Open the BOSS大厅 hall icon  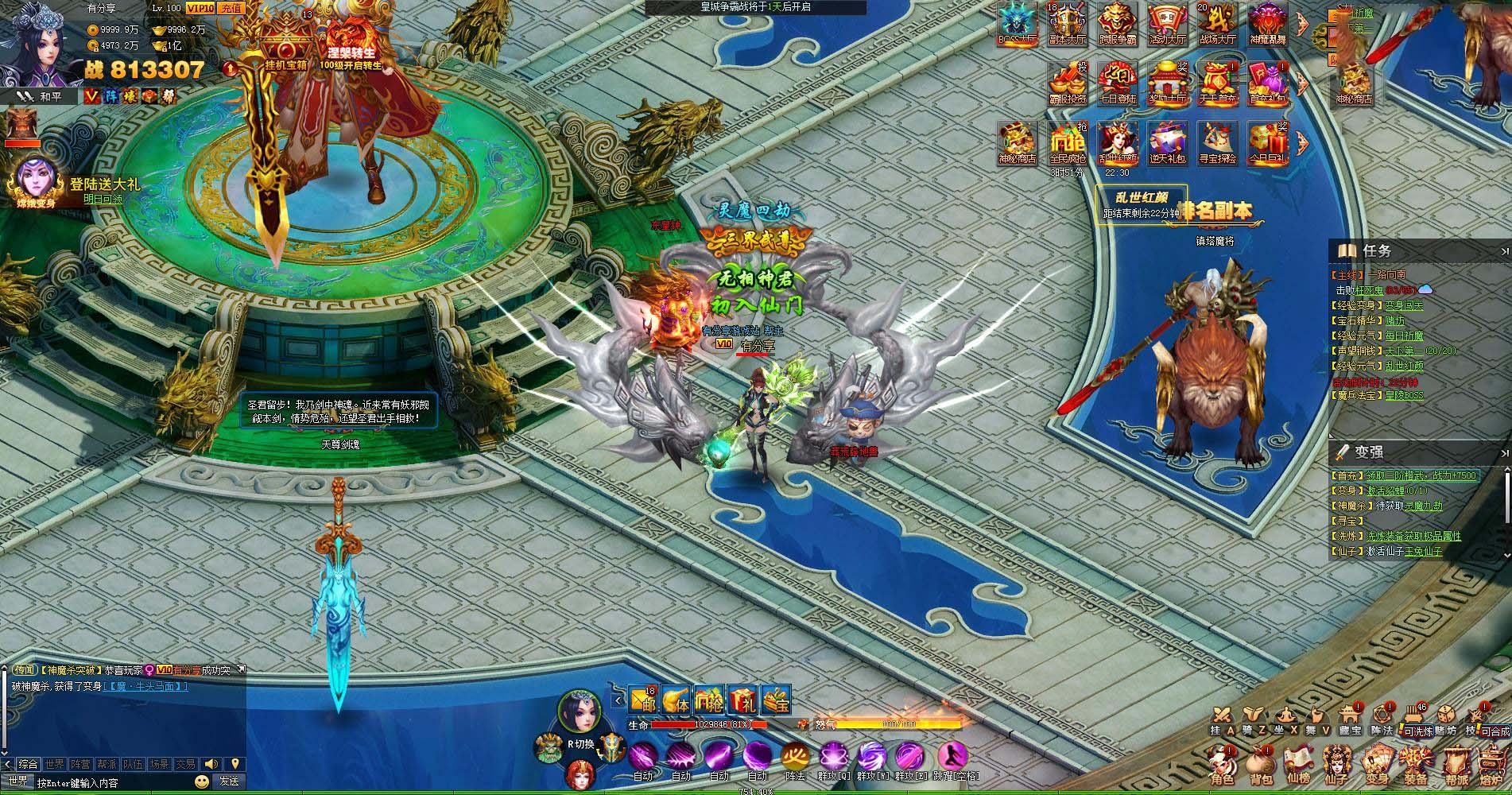tap(1018, 23)
